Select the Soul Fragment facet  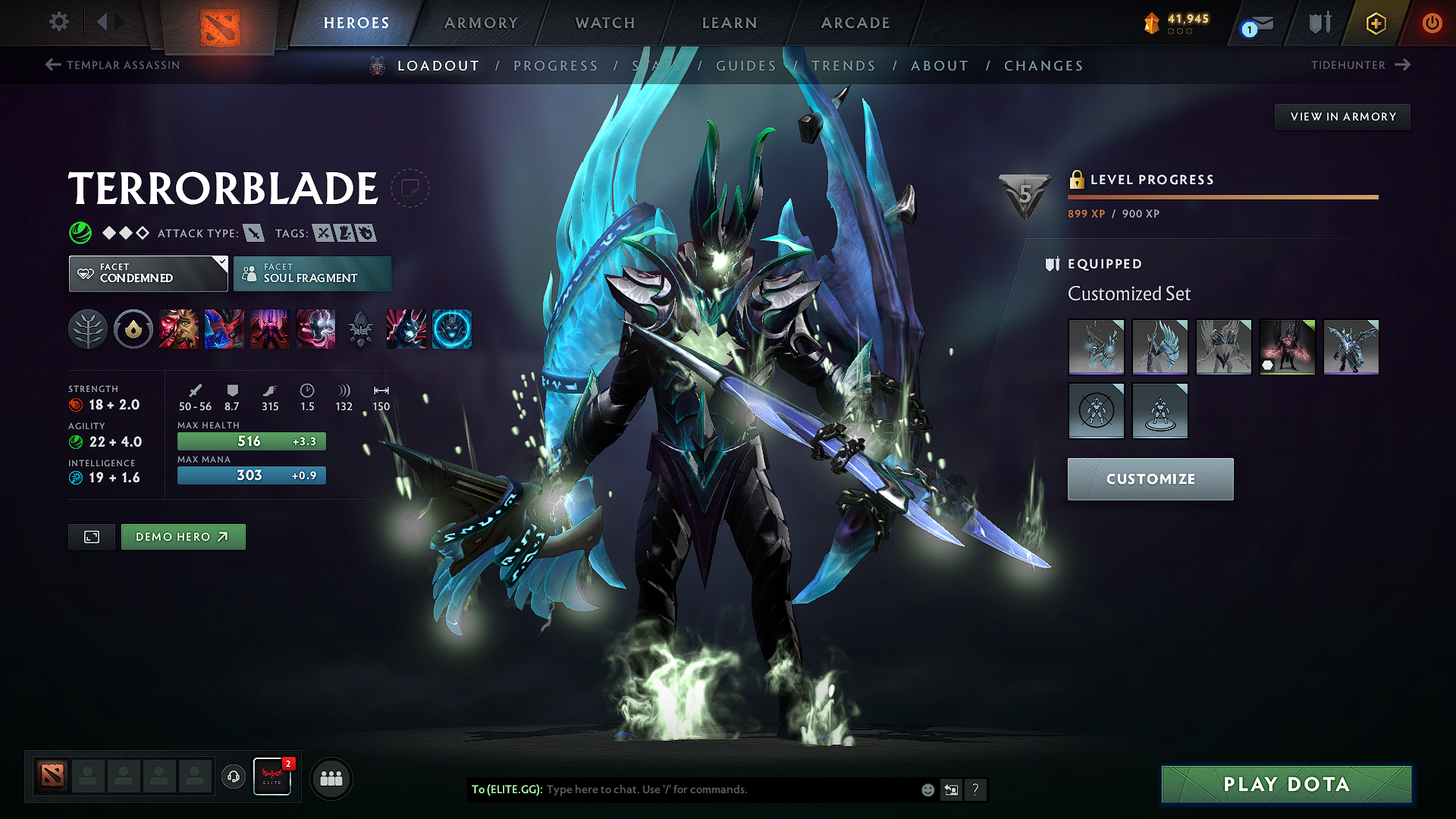312,273
